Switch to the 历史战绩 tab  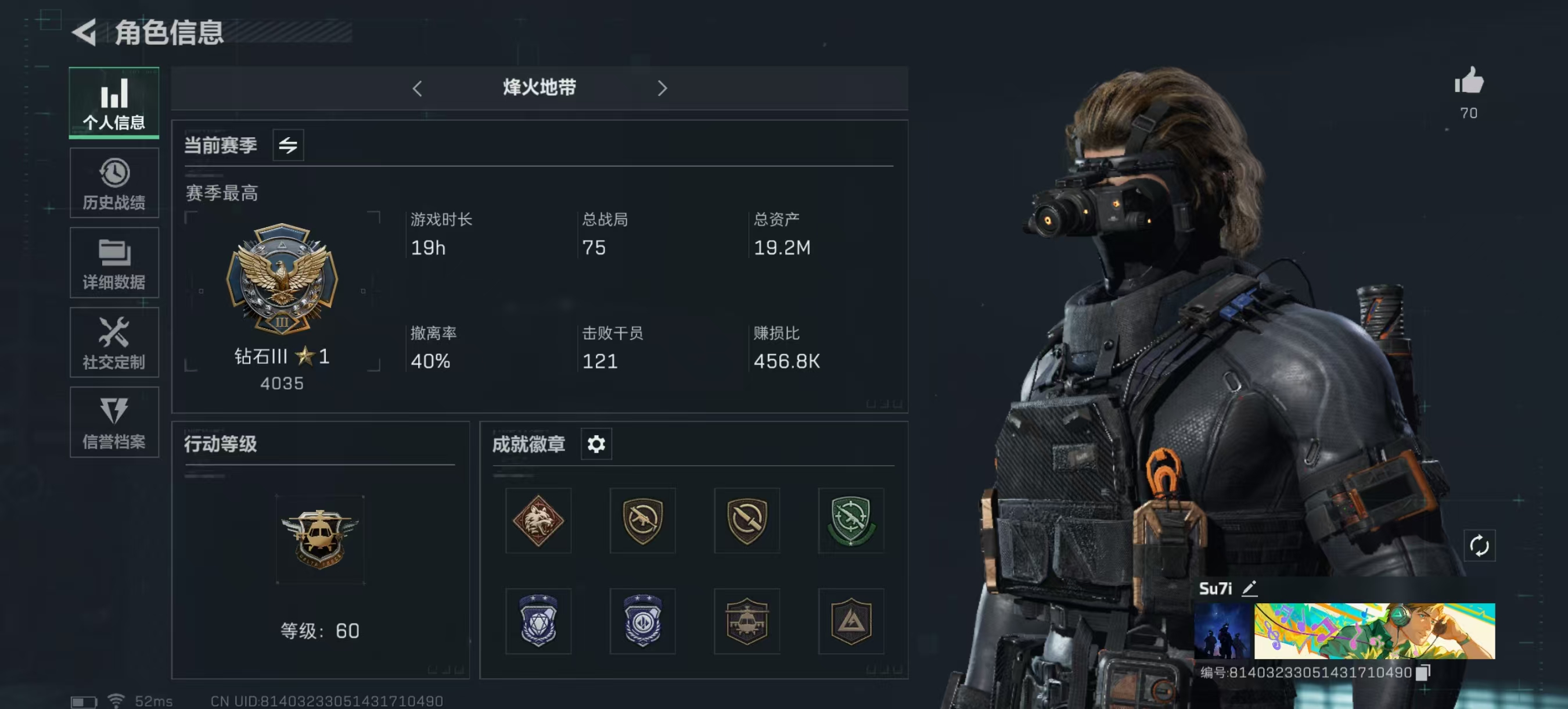pyautogui.click(x=114, y=183)
